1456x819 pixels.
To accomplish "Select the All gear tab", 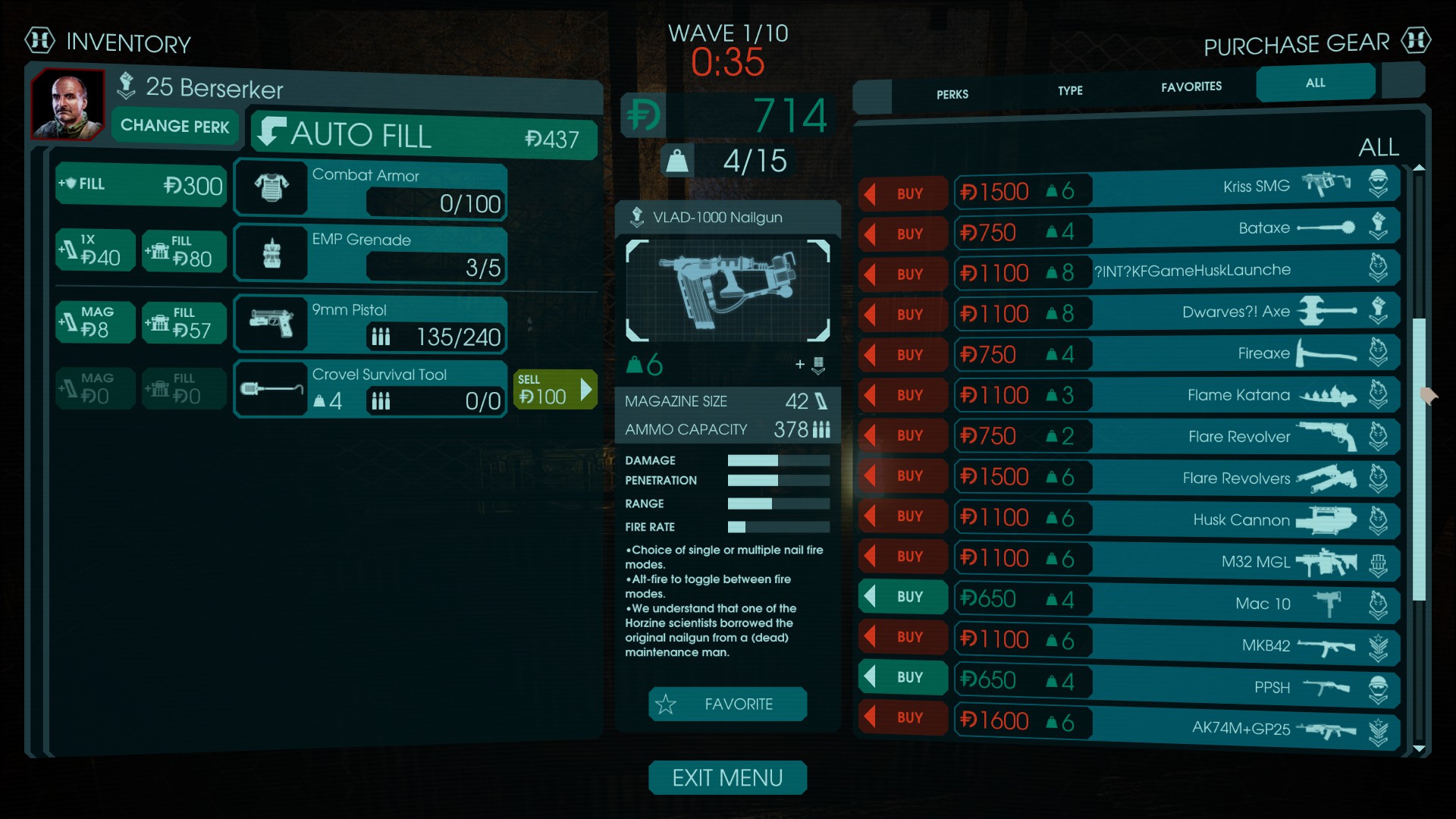I will click(1315, 83).
